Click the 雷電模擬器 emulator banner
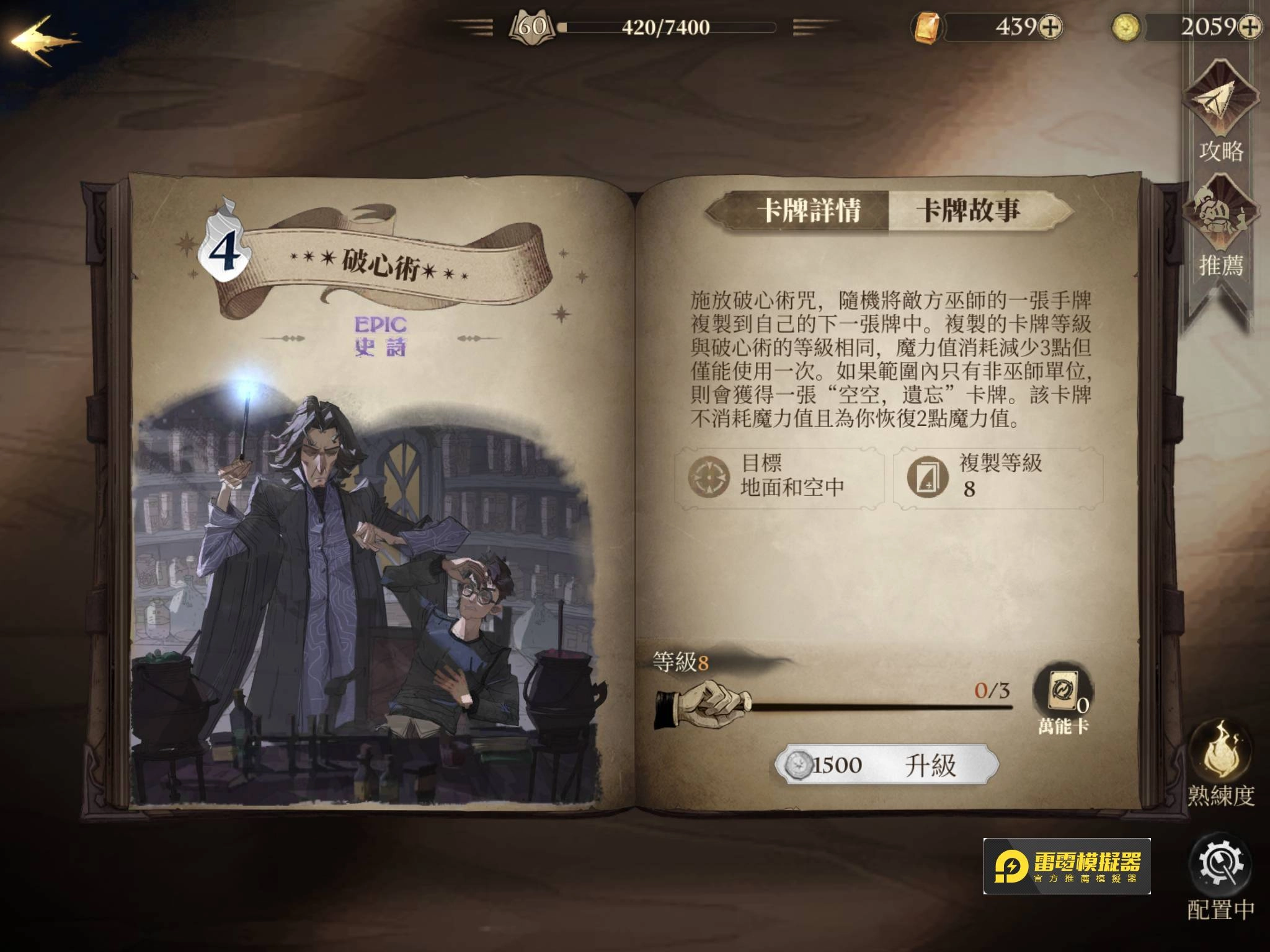This screenshot has height=952, width=1270. tap(1067, 866)
